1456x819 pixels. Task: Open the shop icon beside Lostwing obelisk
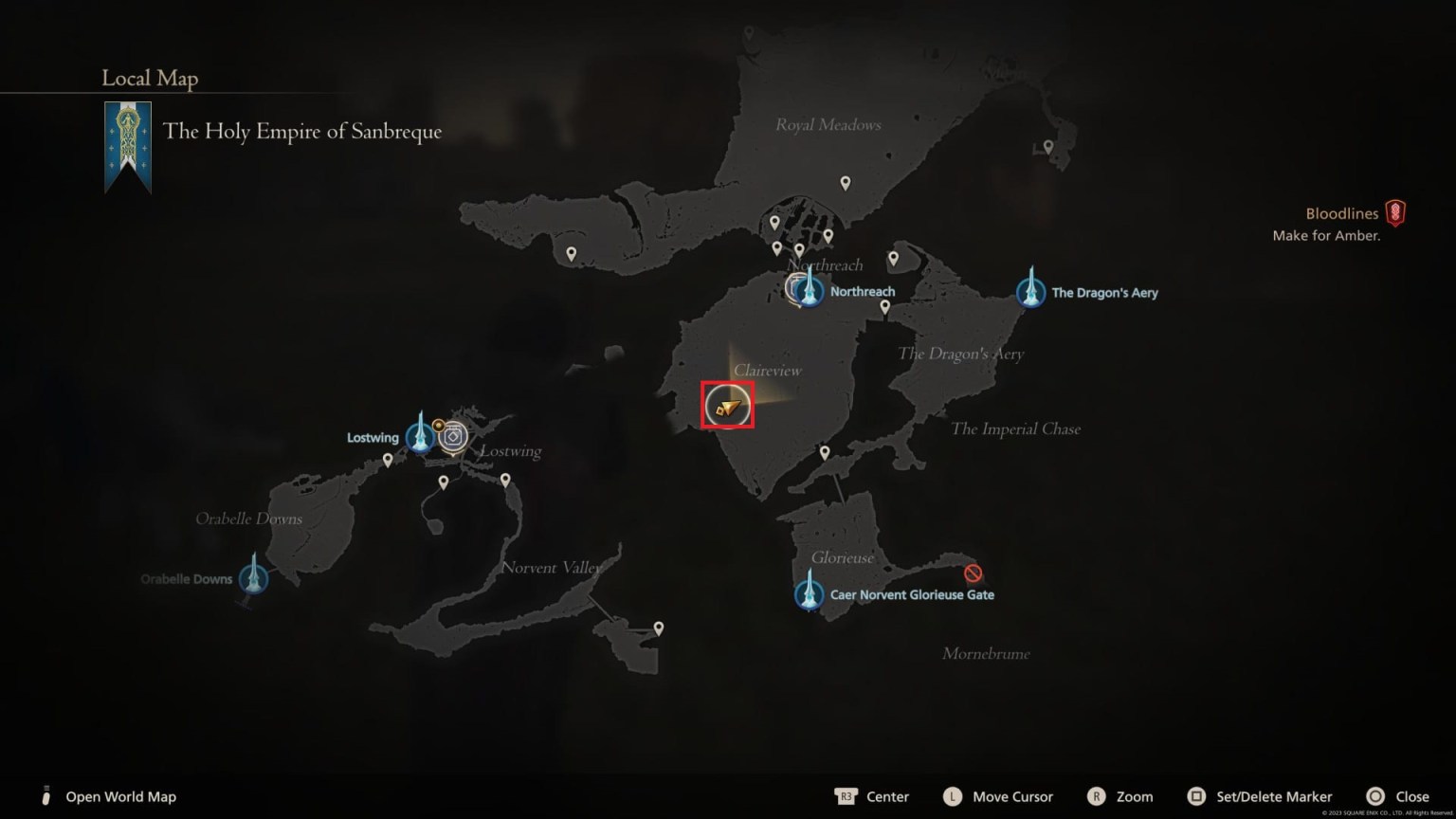[x=454, y=436]
